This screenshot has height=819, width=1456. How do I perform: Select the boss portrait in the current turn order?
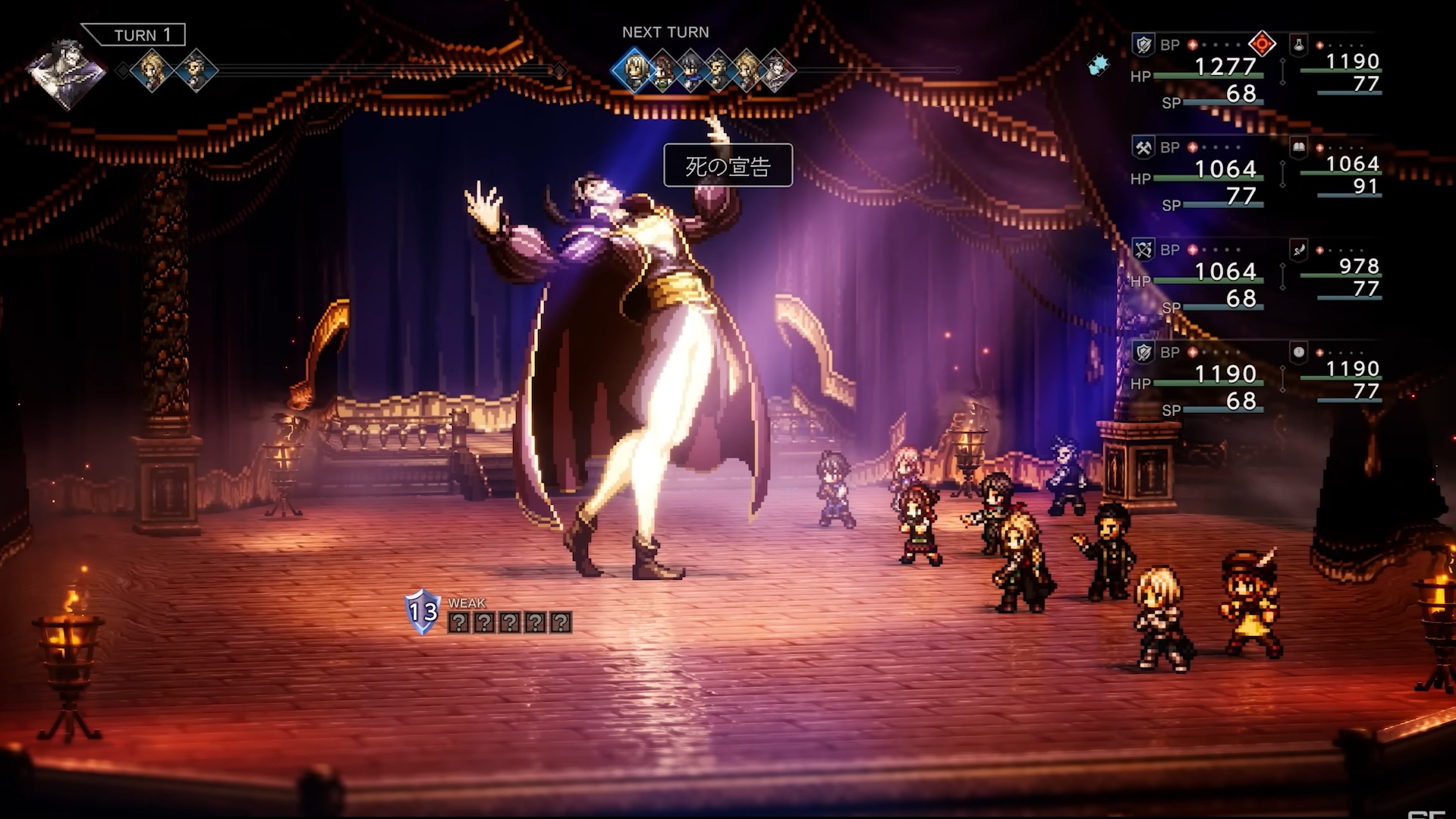67,72
